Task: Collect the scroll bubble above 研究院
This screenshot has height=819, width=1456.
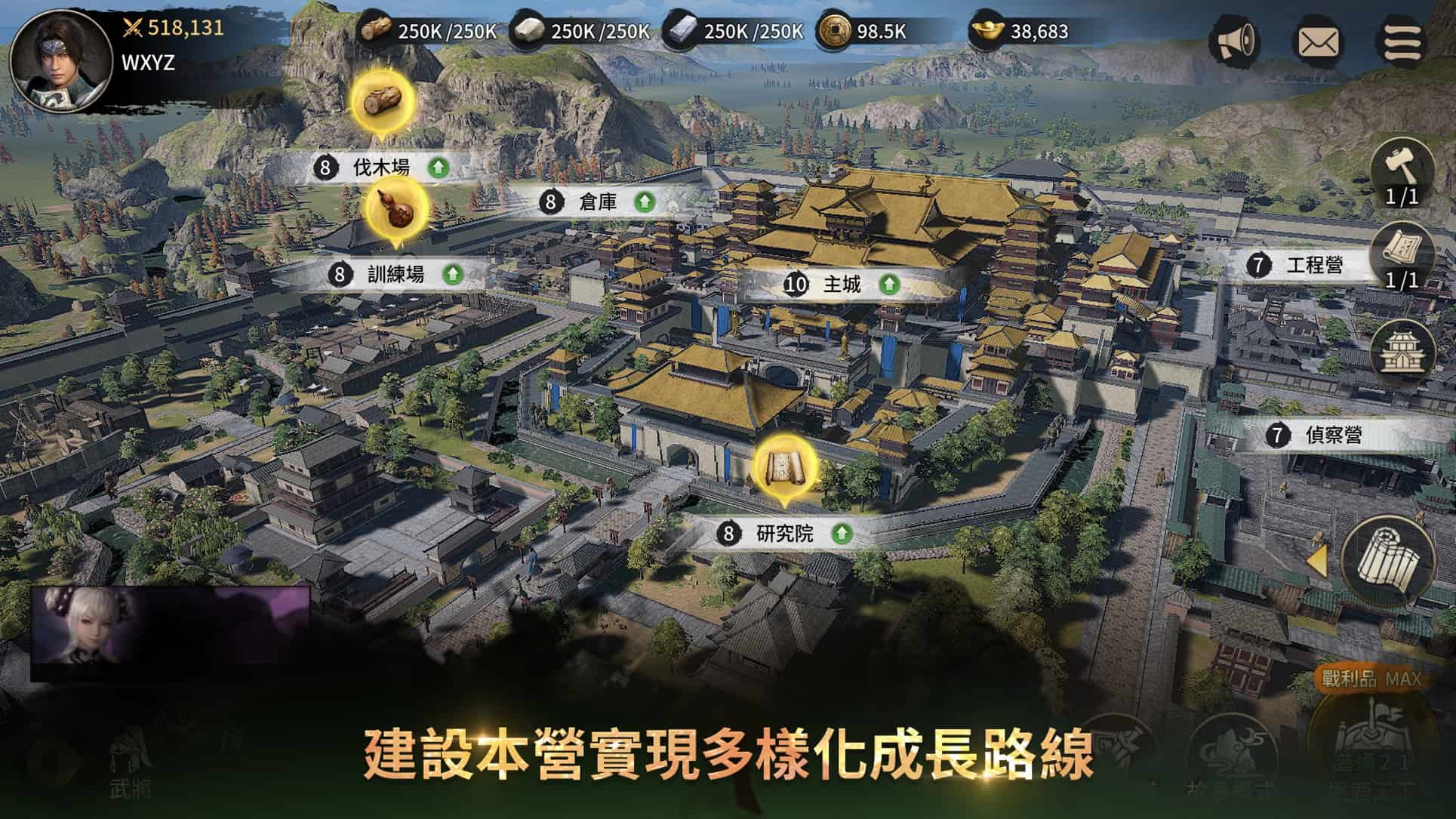Action: (784, 467)
